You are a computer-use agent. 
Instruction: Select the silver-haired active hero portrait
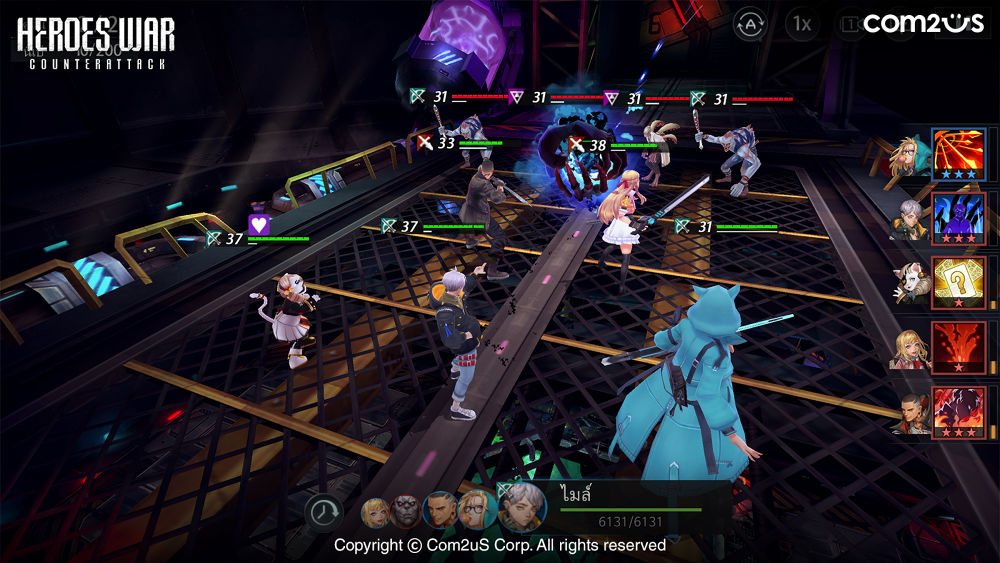pos(521,508)
